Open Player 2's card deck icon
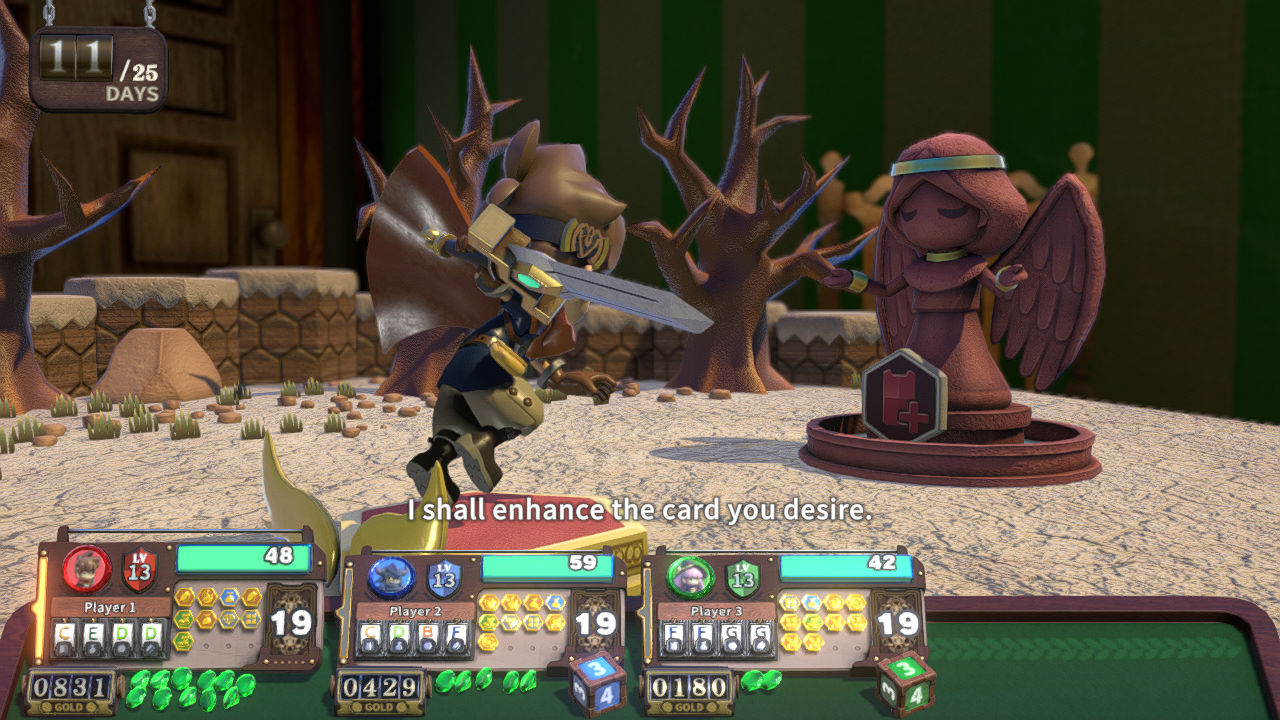Screen dimensions: 1280x720 coord(596,623)
